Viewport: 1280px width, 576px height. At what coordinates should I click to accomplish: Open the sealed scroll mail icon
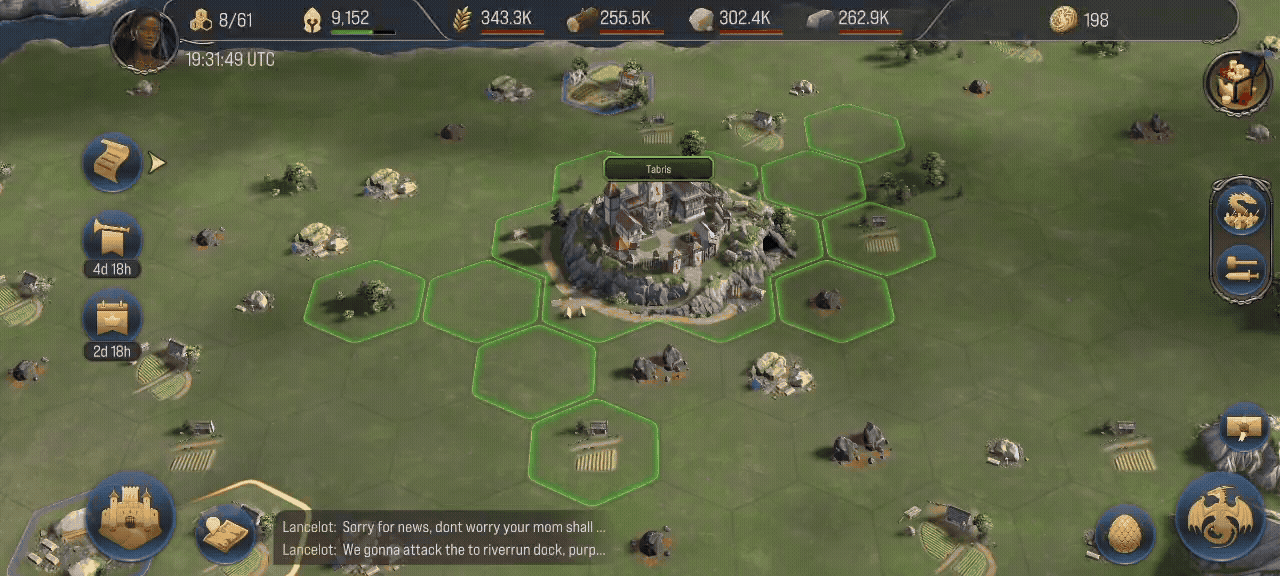1244,428
